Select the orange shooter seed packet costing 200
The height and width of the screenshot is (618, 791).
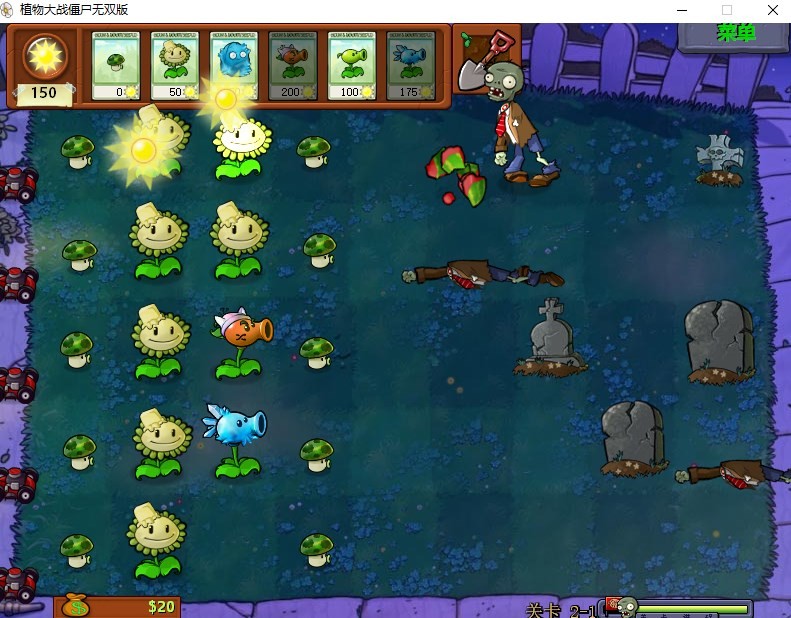pos(292,65)
